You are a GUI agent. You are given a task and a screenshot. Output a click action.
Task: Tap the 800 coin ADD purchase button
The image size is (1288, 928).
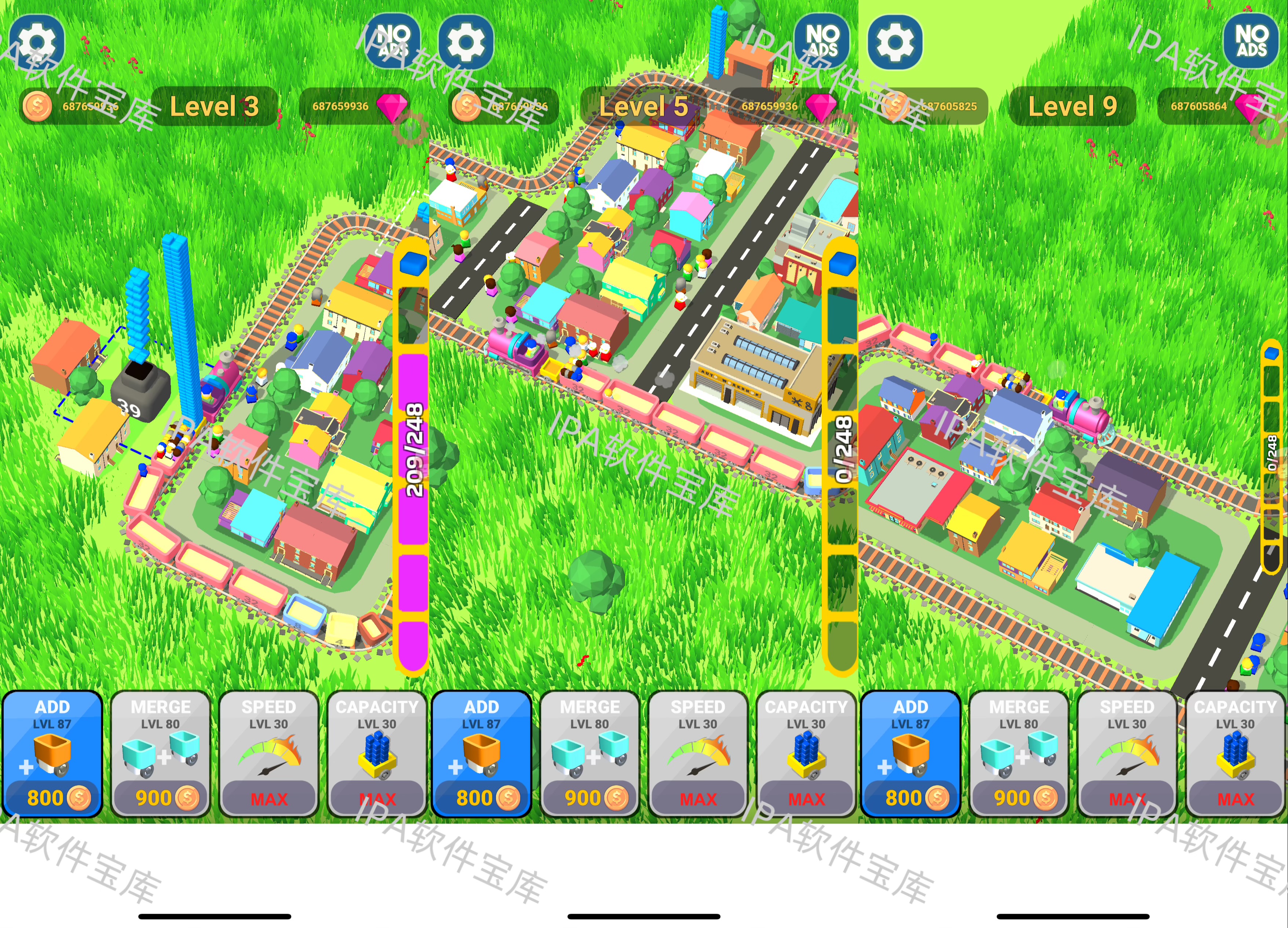[x=51, y=797]
